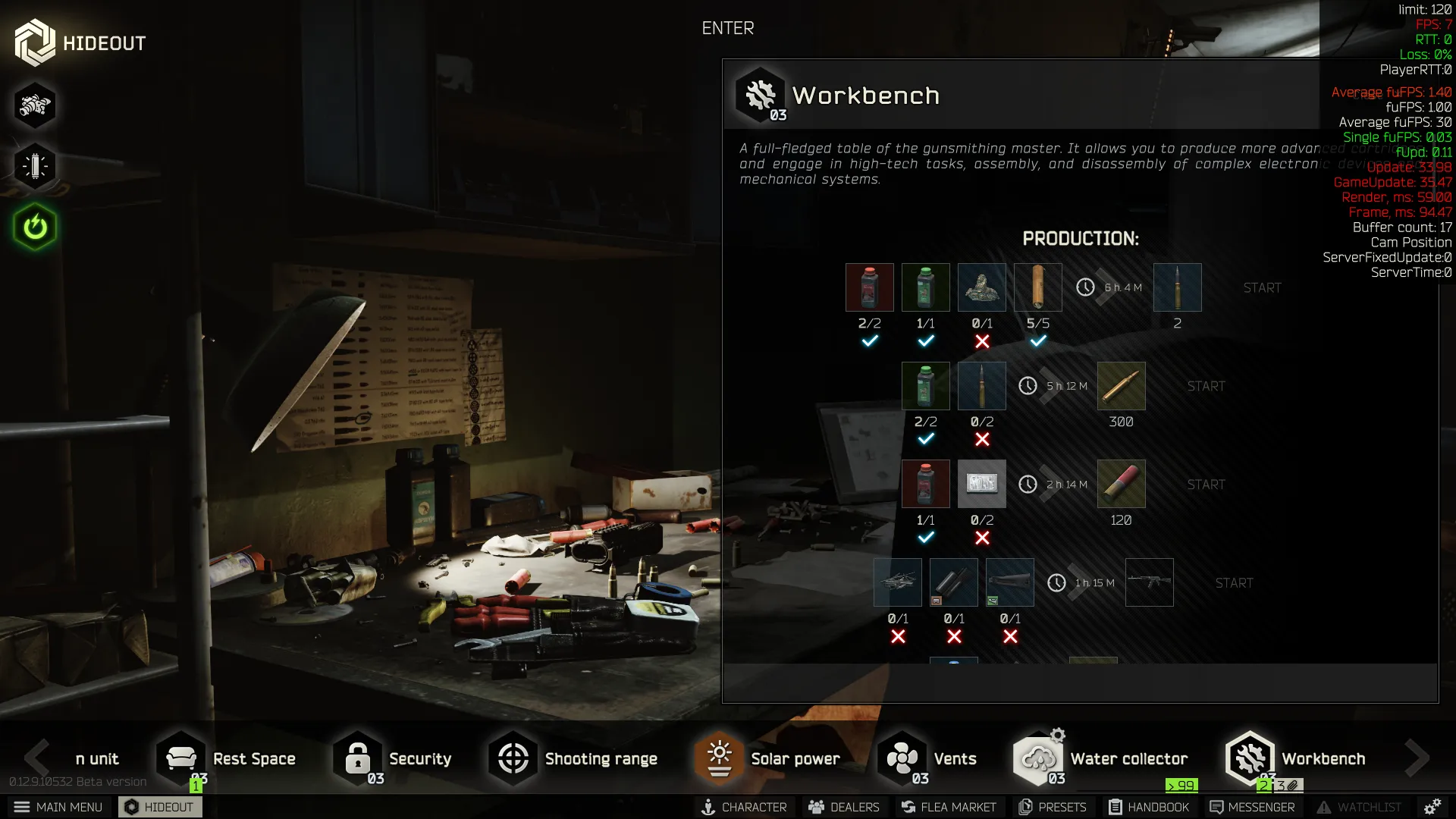Open settings gear icon
The height and width of the screenshot is (819, 1456).
coord(1432,807)
